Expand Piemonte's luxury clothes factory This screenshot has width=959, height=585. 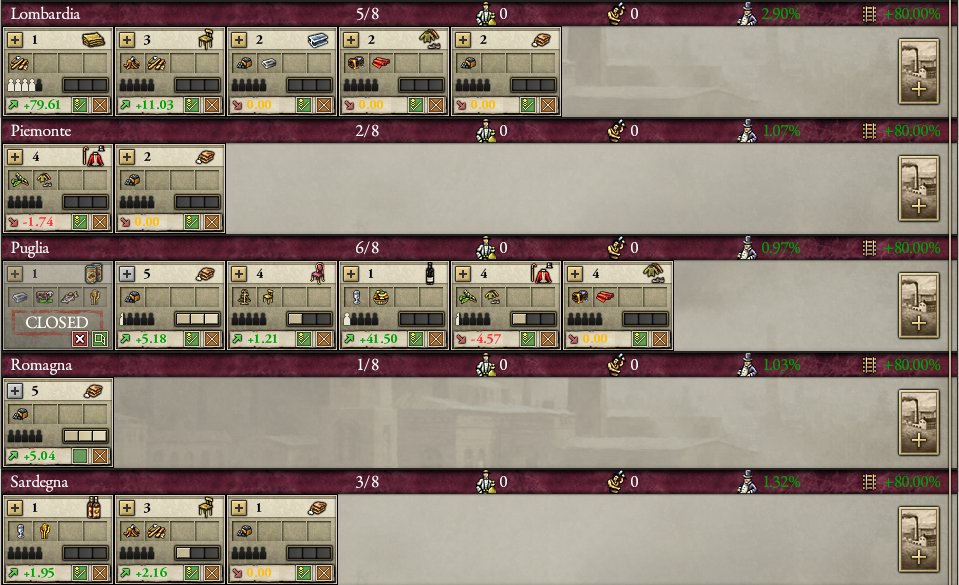pyautogui.click(x=16, y=157)
